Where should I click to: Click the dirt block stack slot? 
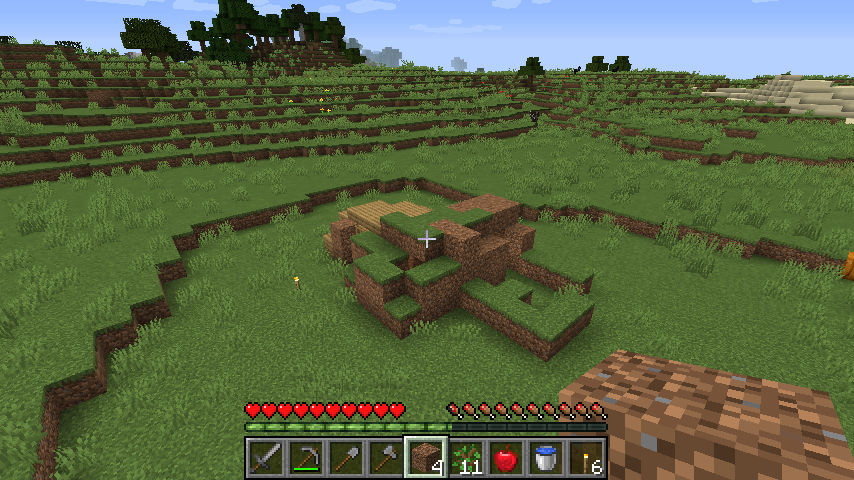pyautogui.click(x=426, y=458)
